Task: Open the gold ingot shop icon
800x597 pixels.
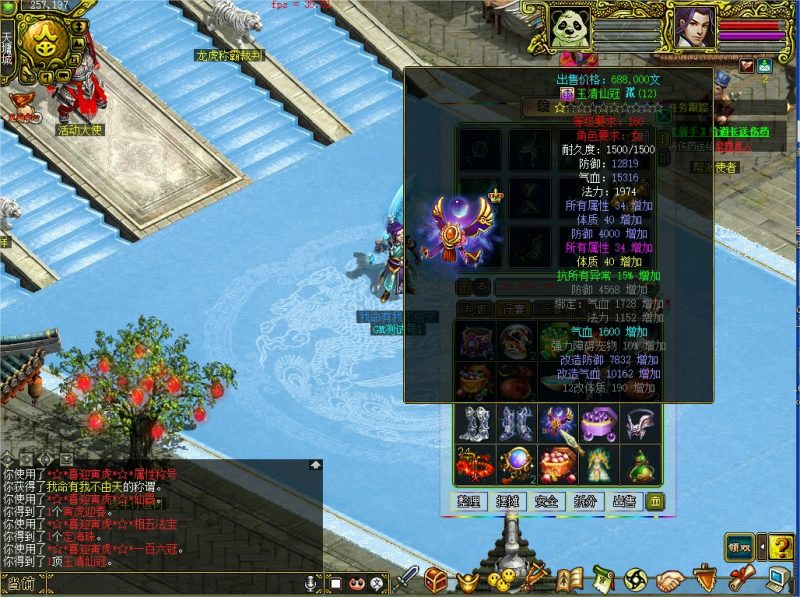Action: pyautogui.click(x=465, y=579)
